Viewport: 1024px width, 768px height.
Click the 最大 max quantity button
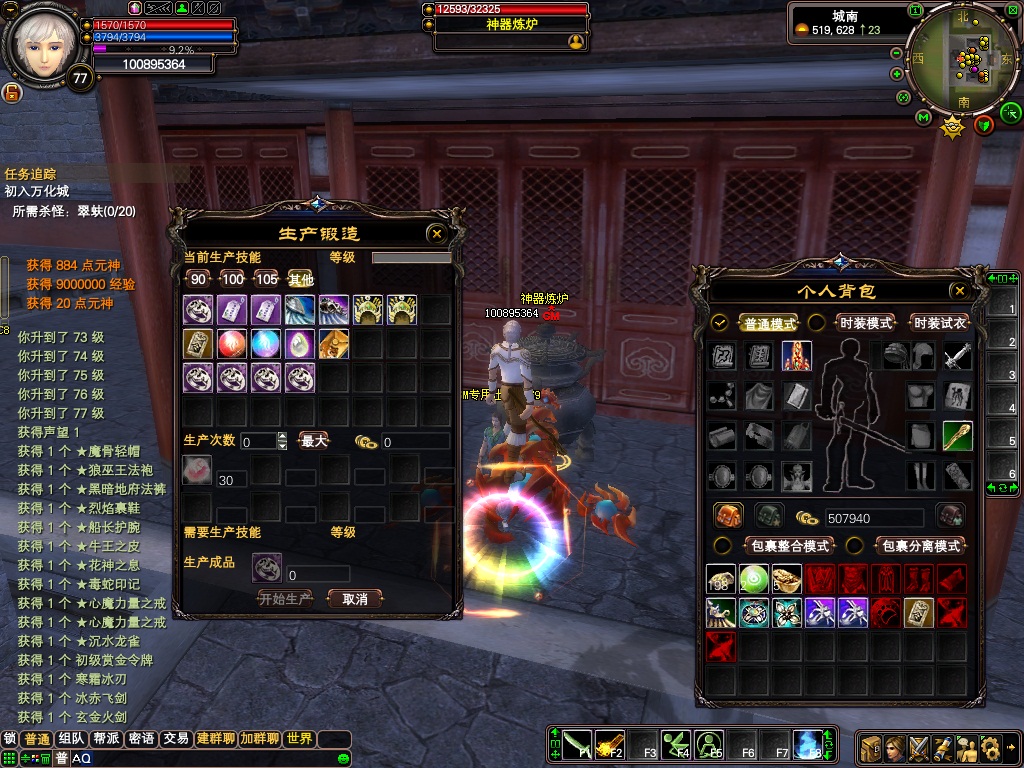point(314,441)
